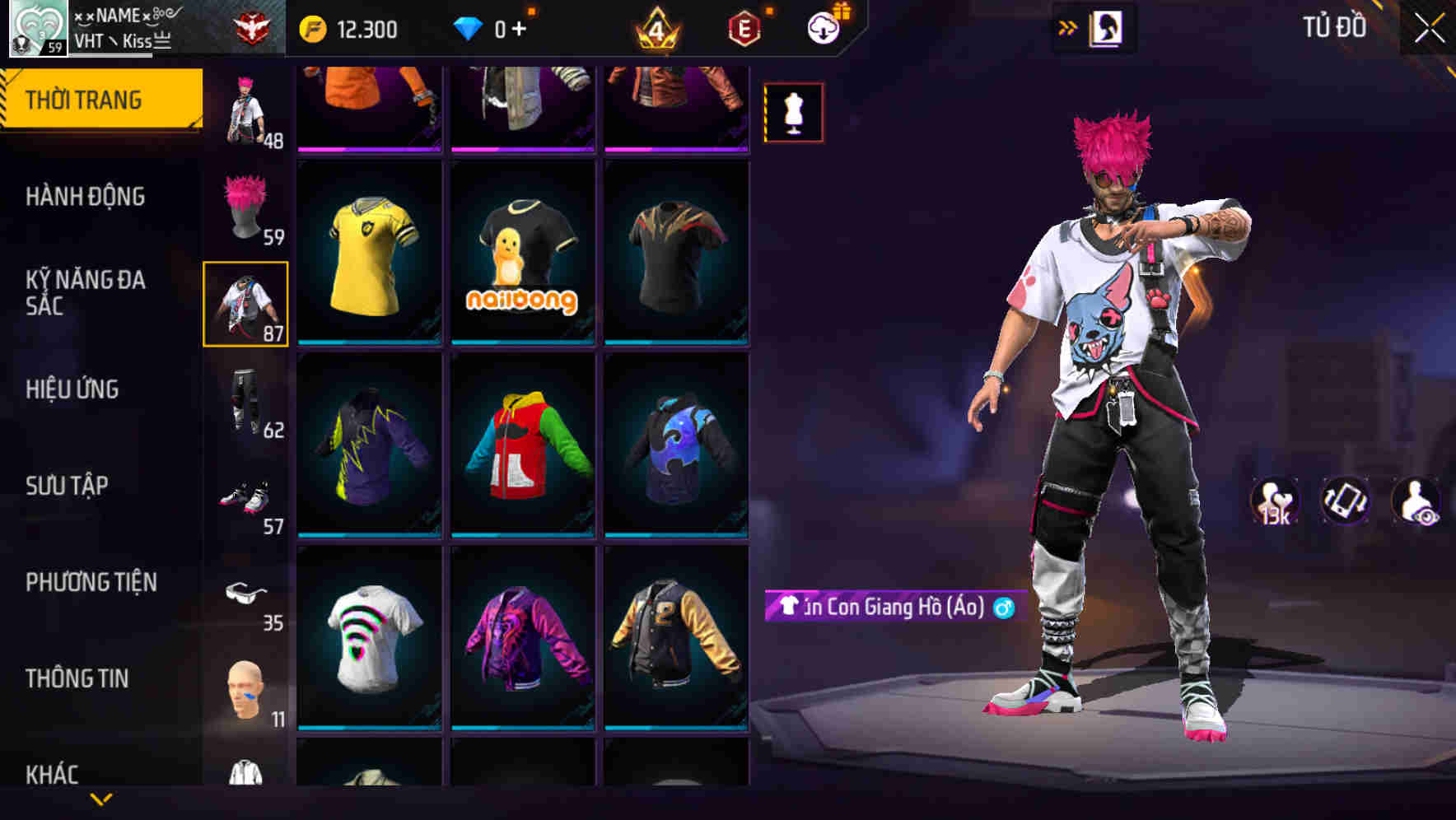Image resolution: width=1456 pixels, height=820 pixels.
Task: Click the double-arrow collapse icon at top right
Action: tap(1068, 27)
